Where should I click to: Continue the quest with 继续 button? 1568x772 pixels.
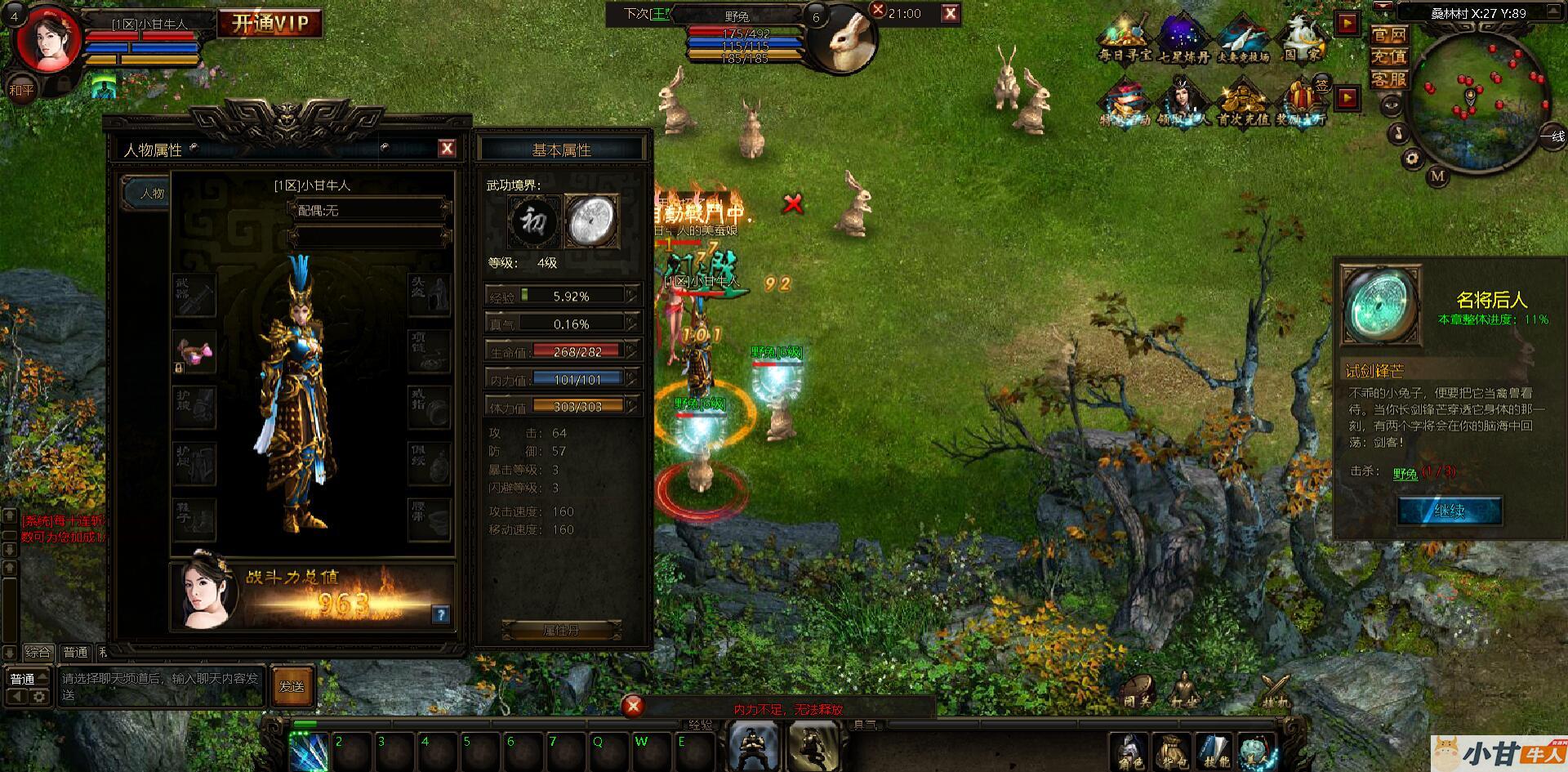tap(1450, 511)
